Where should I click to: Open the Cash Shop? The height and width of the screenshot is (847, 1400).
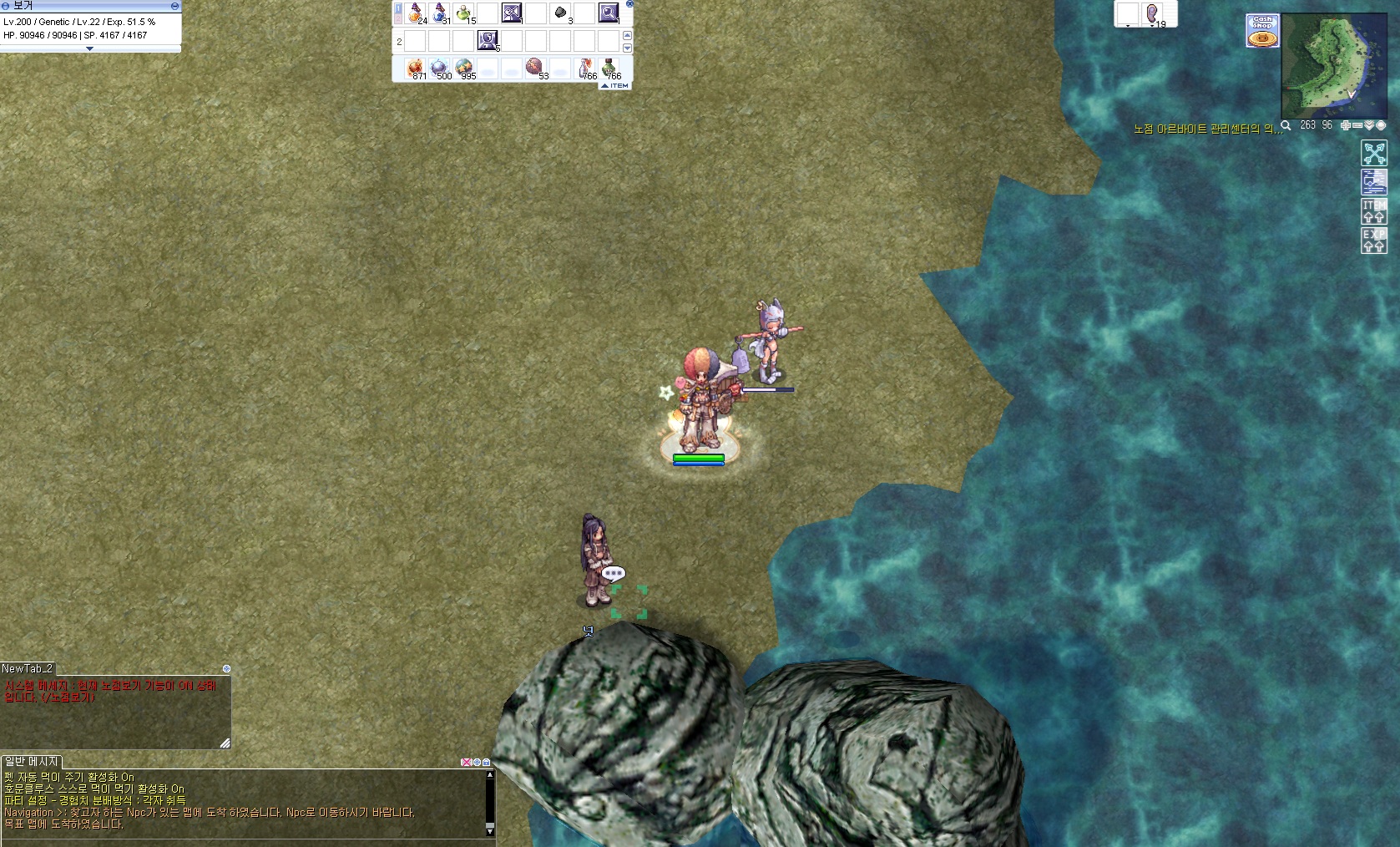(x=1262, y=31)
